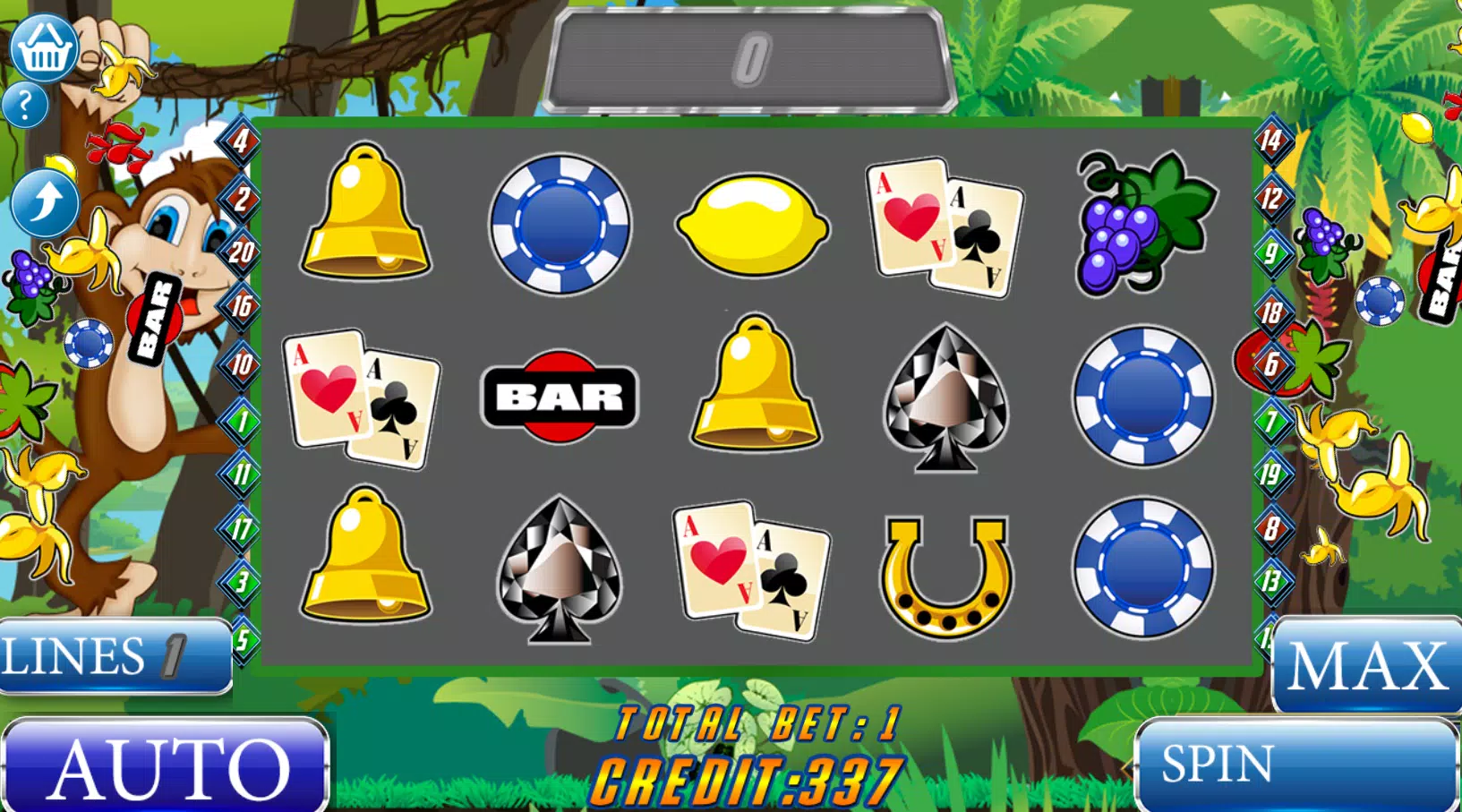The image size is (1462, 812).
Task: Change the number of LINES
Action: coord(115,656)
